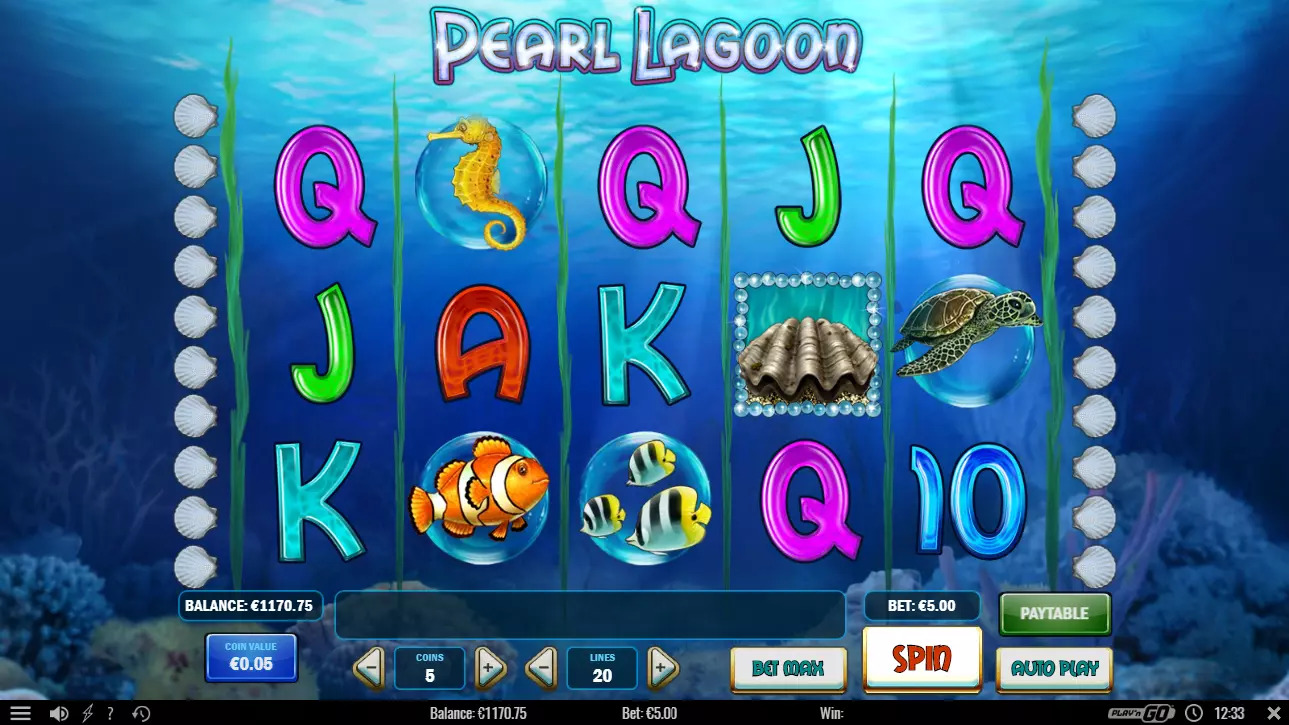Select the Bet €5.00 display
The height and width of the screenshot is (725, 1289).
[x=920, y=605]
